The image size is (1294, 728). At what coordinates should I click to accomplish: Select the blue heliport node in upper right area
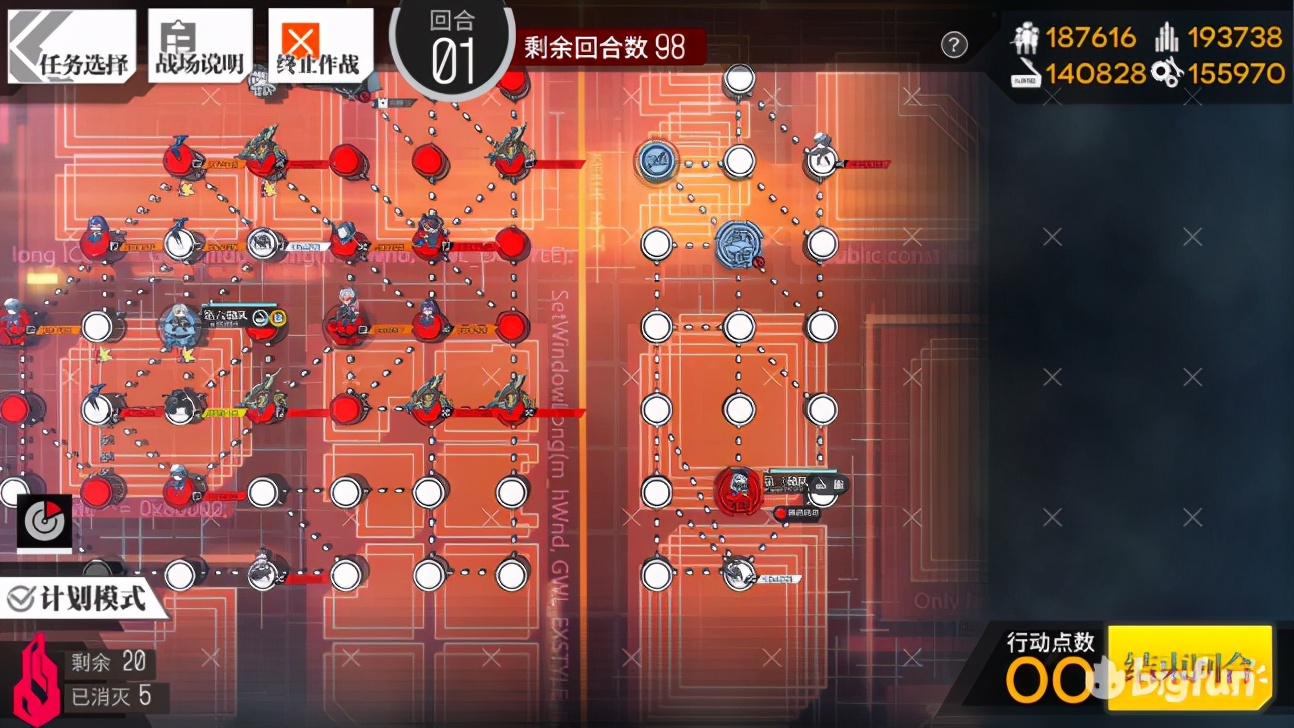click(656, 160)
